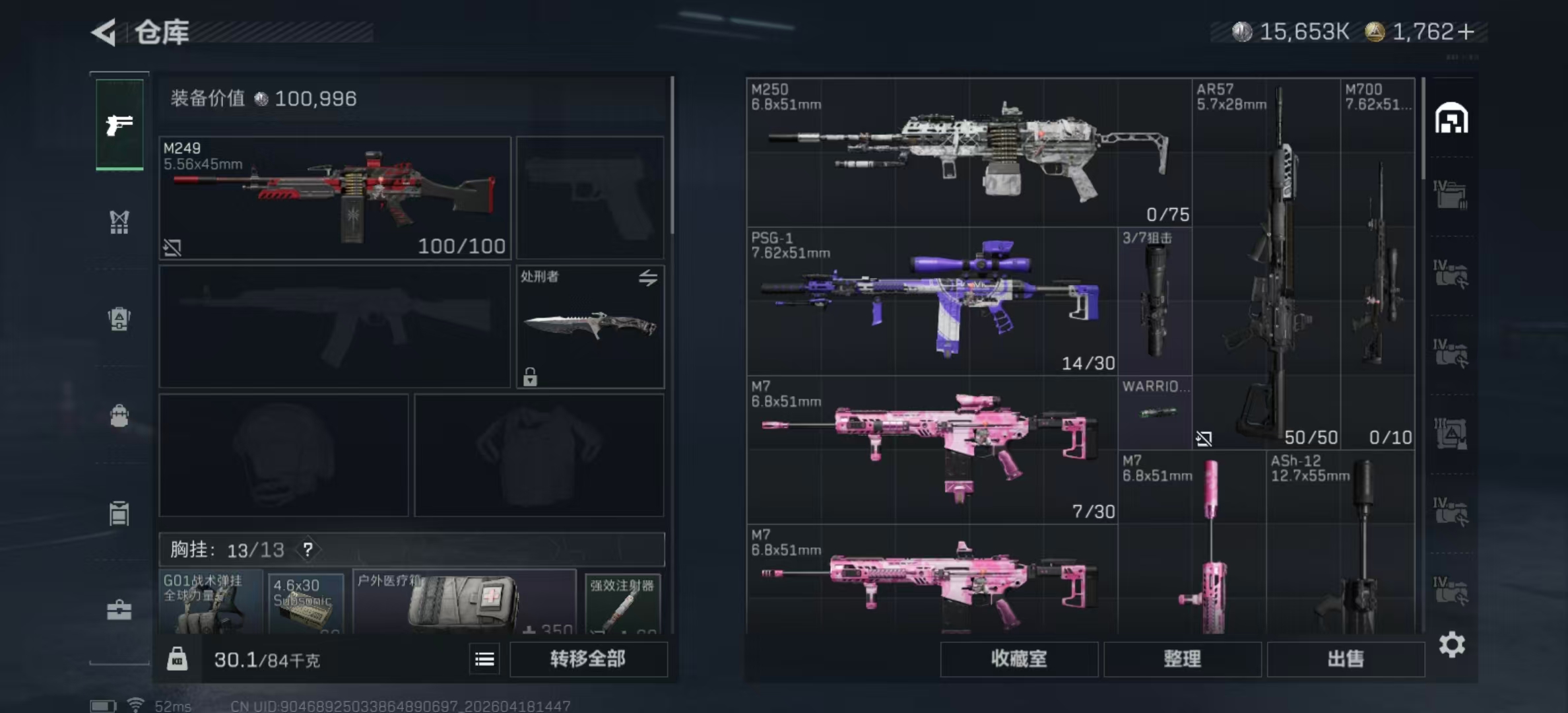Viewport: 1568px width, 713px height.
Task: Open the 收藏室 collection room
Action: (x=1018, y=658)
